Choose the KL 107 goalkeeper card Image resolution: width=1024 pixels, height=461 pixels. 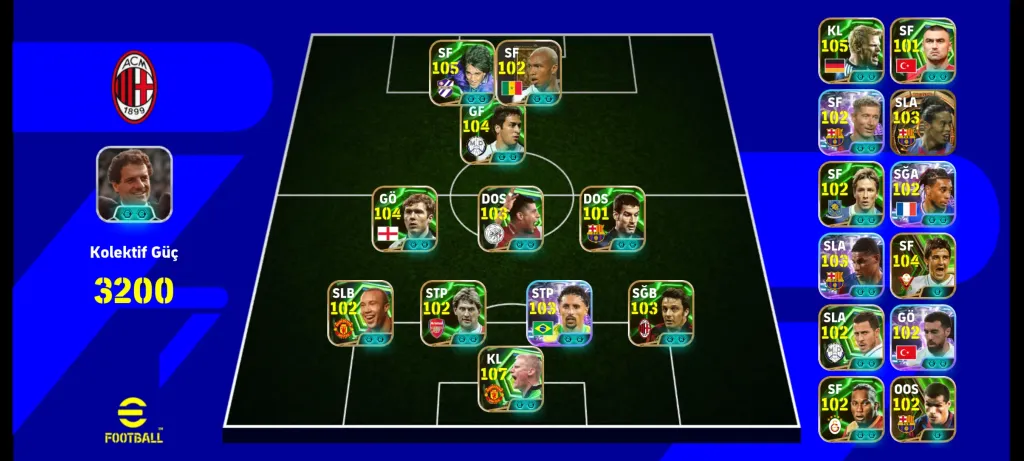[x=510, y=380]
